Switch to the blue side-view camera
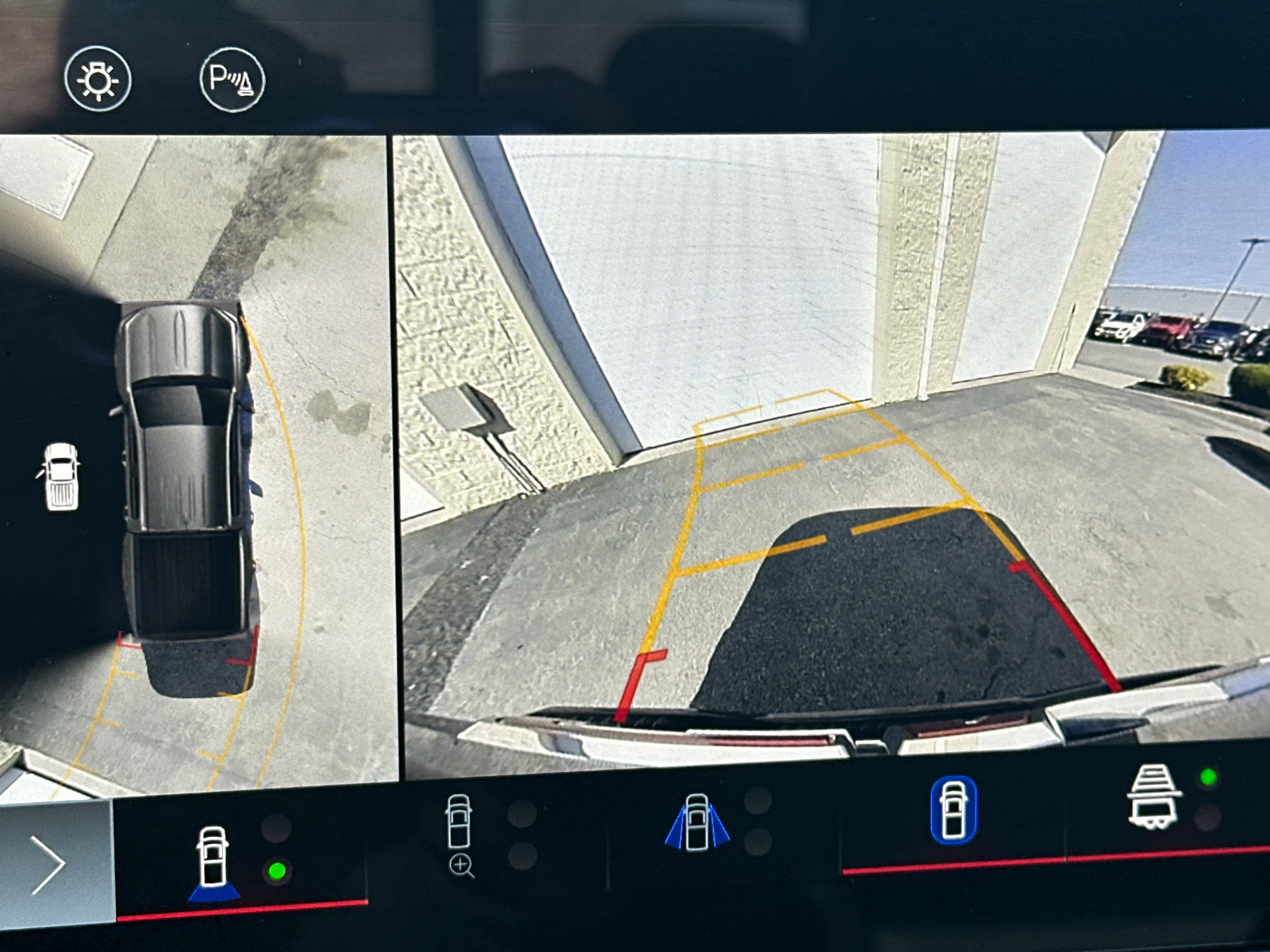1270x952 pixels. [697, 823]
